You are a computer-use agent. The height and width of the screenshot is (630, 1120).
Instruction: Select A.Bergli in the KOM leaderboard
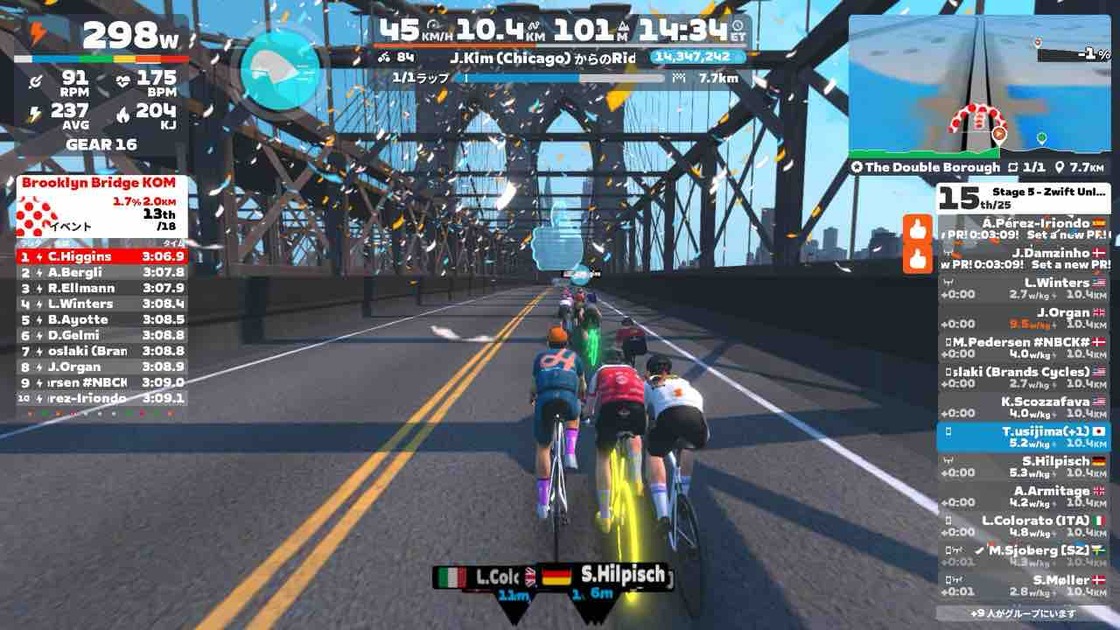pyautogui.click(x=102, y=272)
